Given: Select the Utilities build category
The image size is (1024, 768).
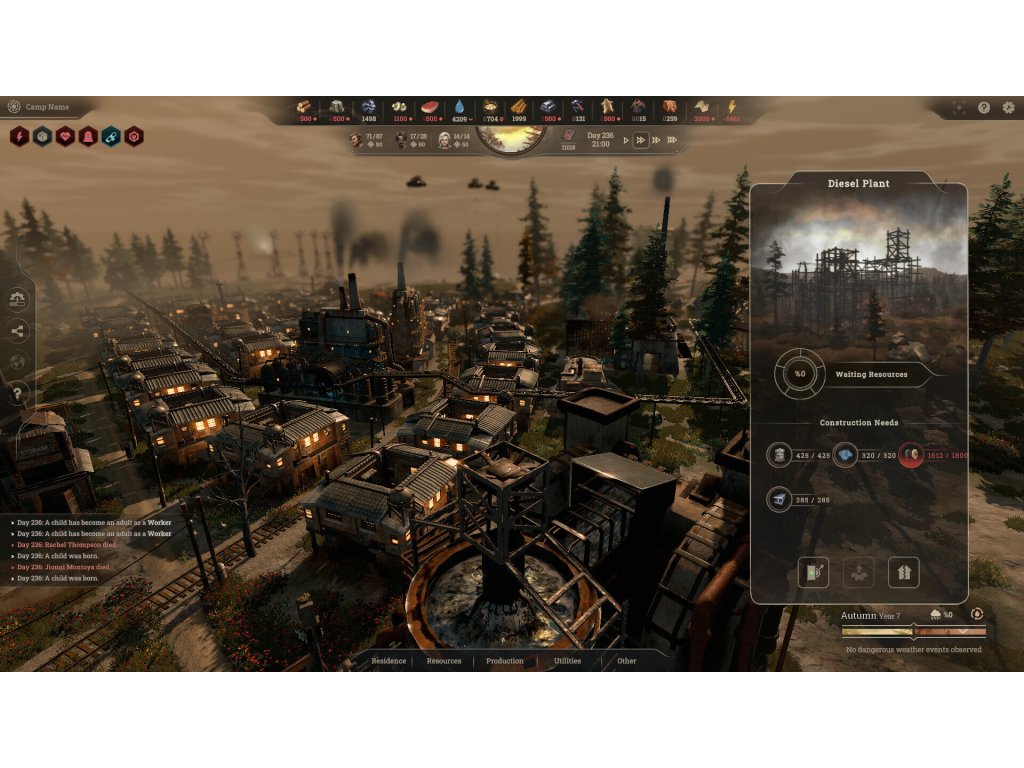Looking at the screenshot, I should (x=567, y=661).
